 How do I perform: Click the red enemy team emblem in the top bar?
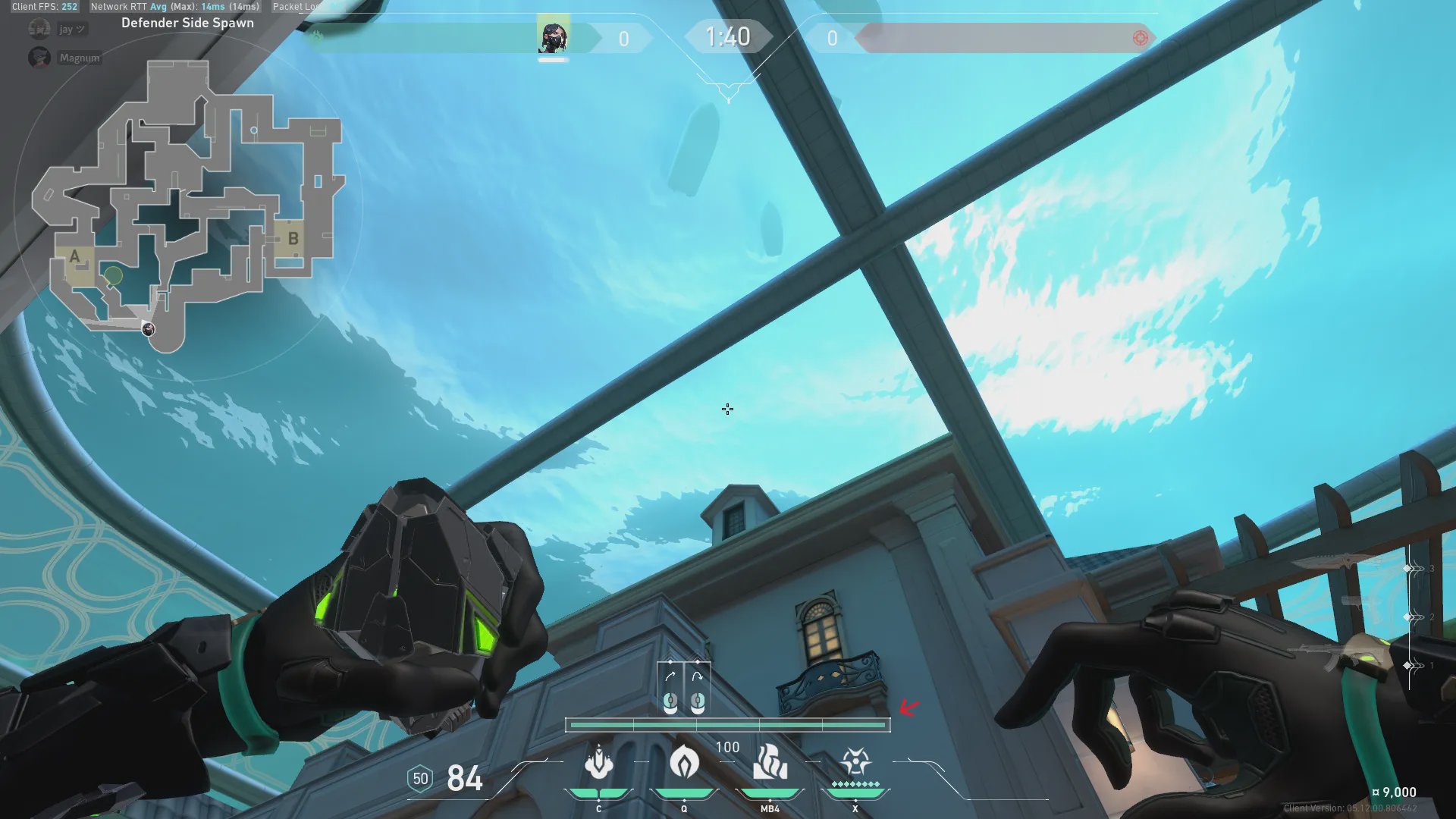pyautogui.click(x=1140, y=38)
